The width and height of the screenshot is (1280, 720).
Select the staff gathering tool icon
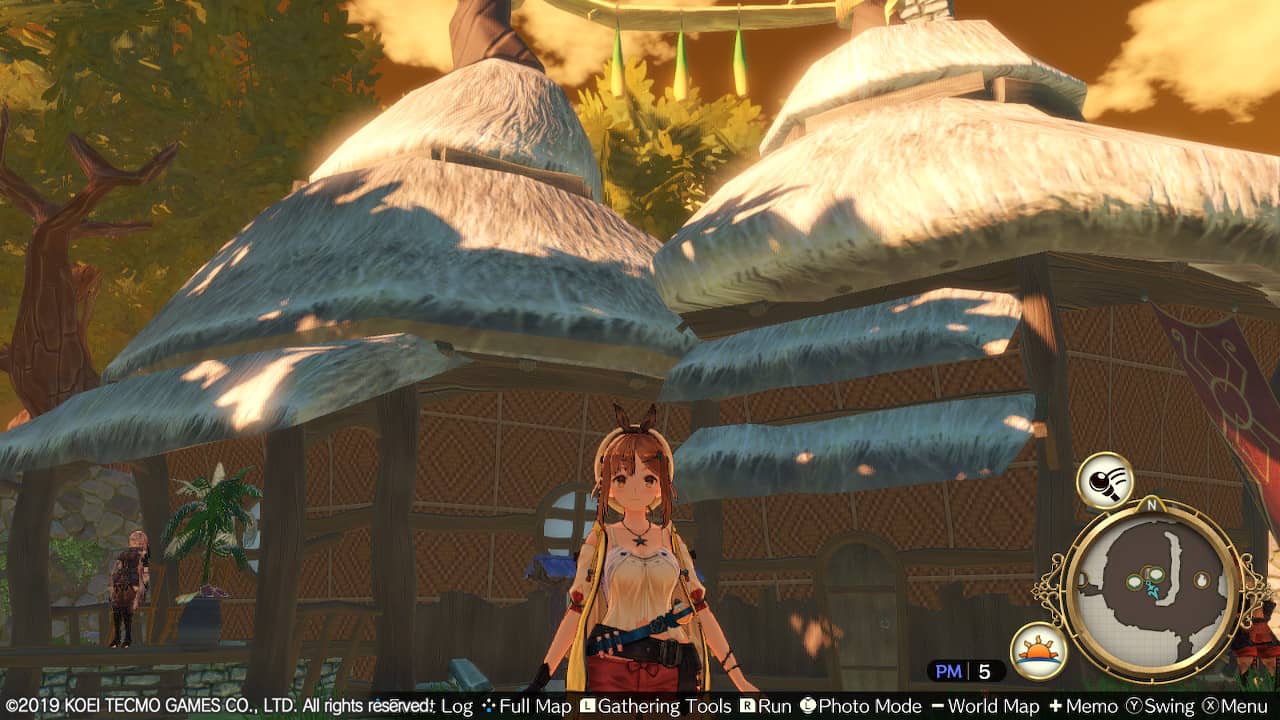click(1104, 481)
